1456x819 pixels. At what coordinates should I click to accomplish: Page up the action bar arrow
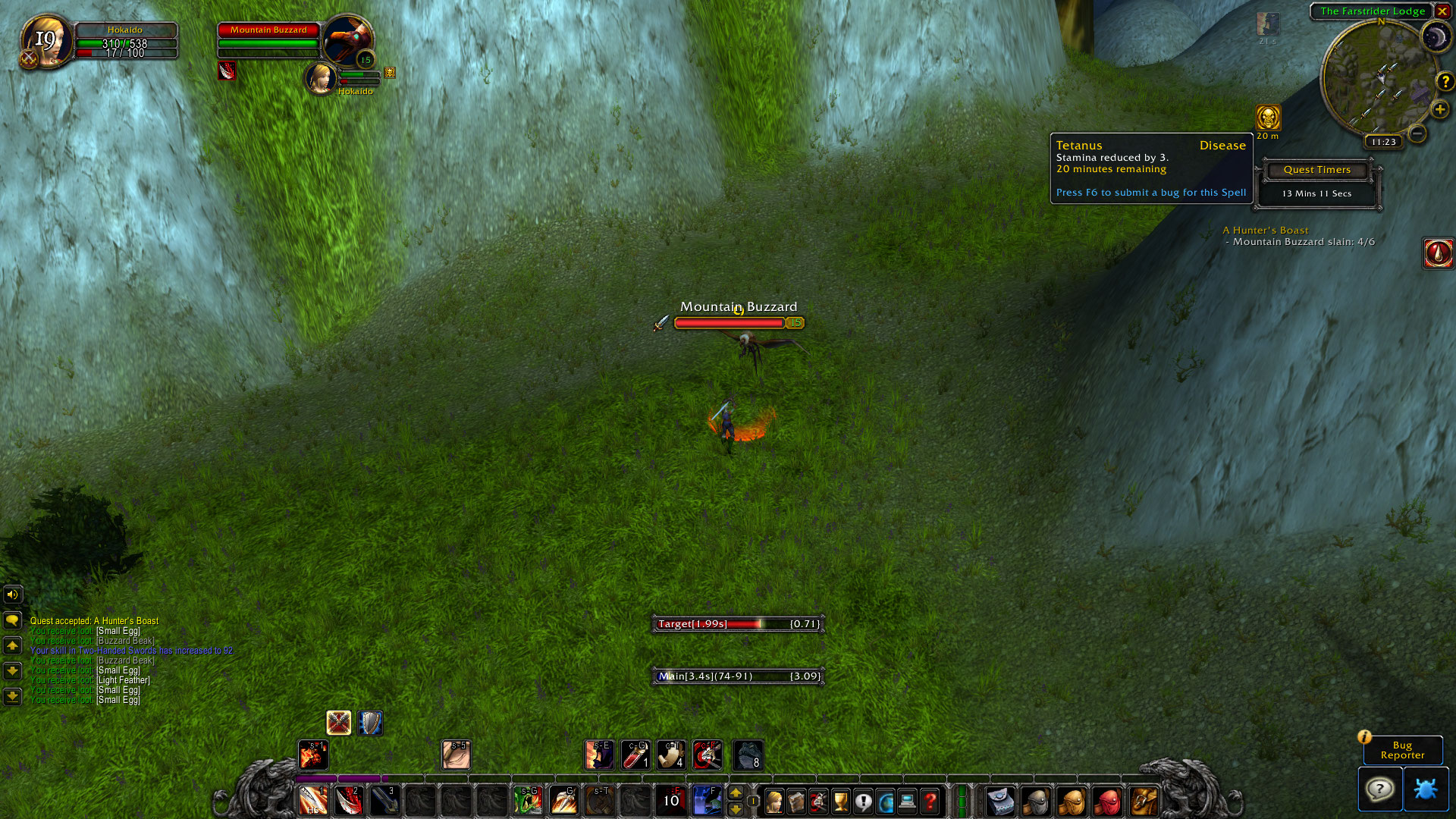click(x=735, y=792)
